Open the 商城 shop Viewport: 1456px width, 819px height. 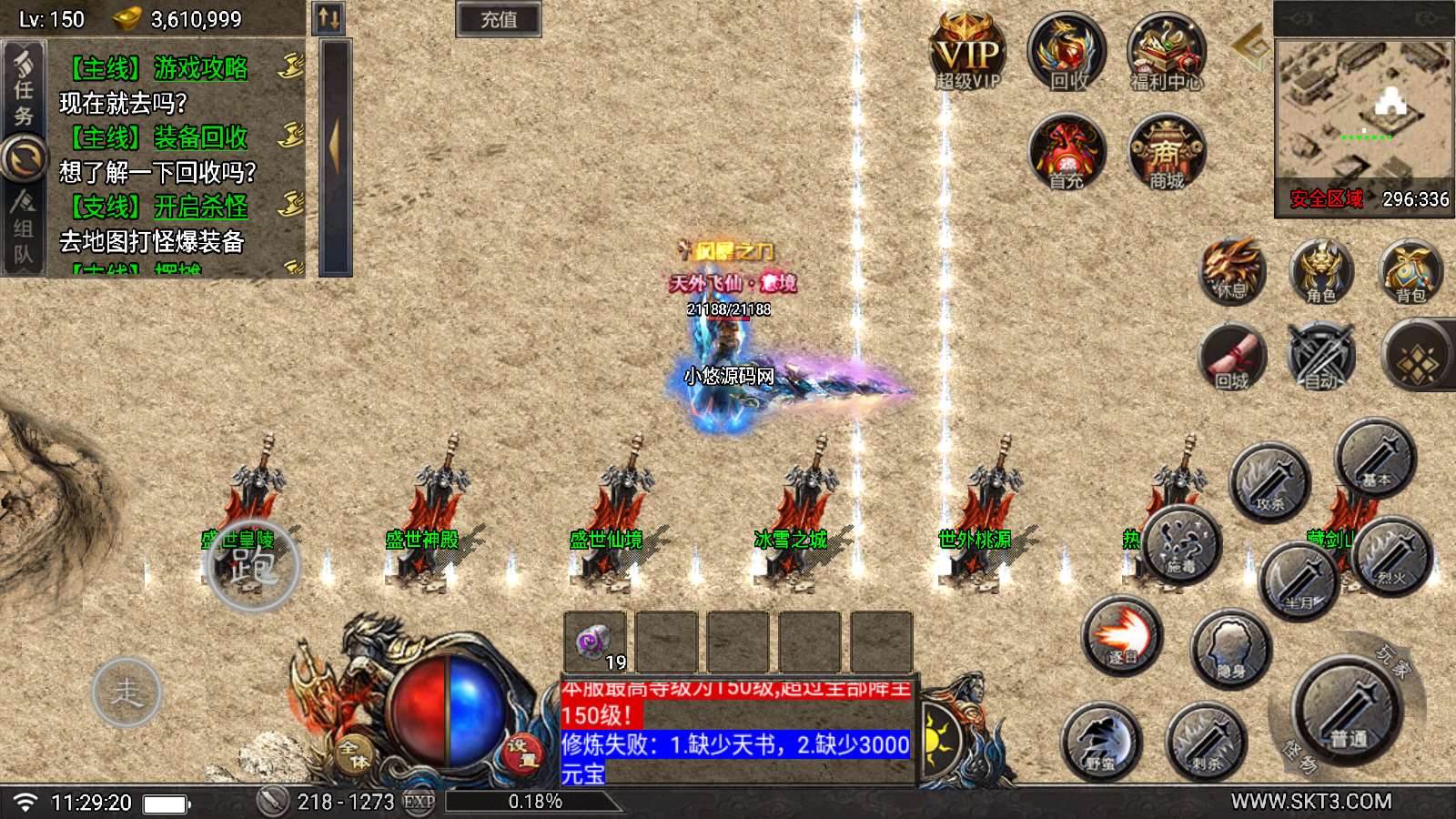point(1166,153)
